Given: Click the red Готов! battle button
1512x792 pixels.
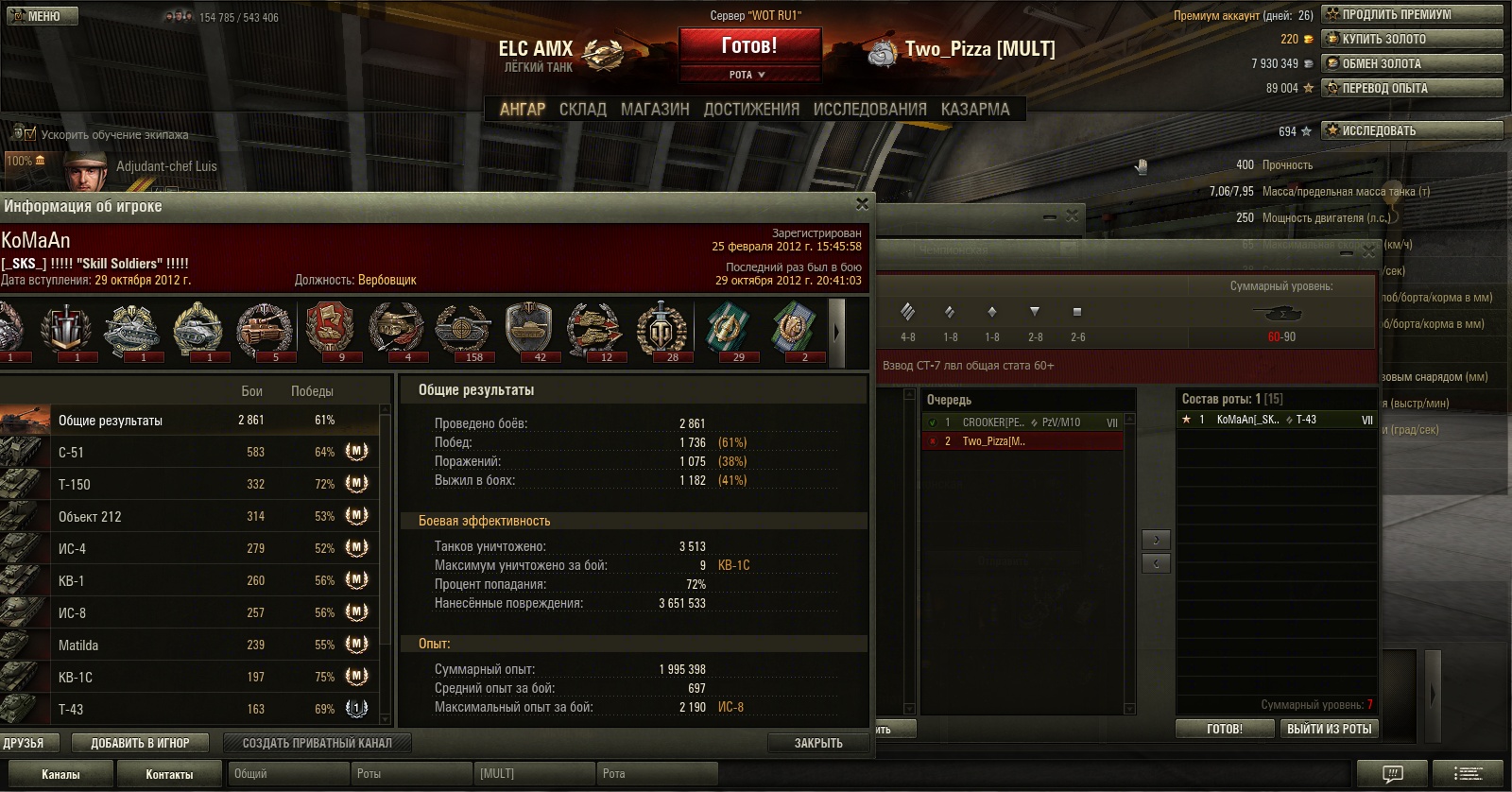Looking at the screenshot, I should [x=749, y=45].
